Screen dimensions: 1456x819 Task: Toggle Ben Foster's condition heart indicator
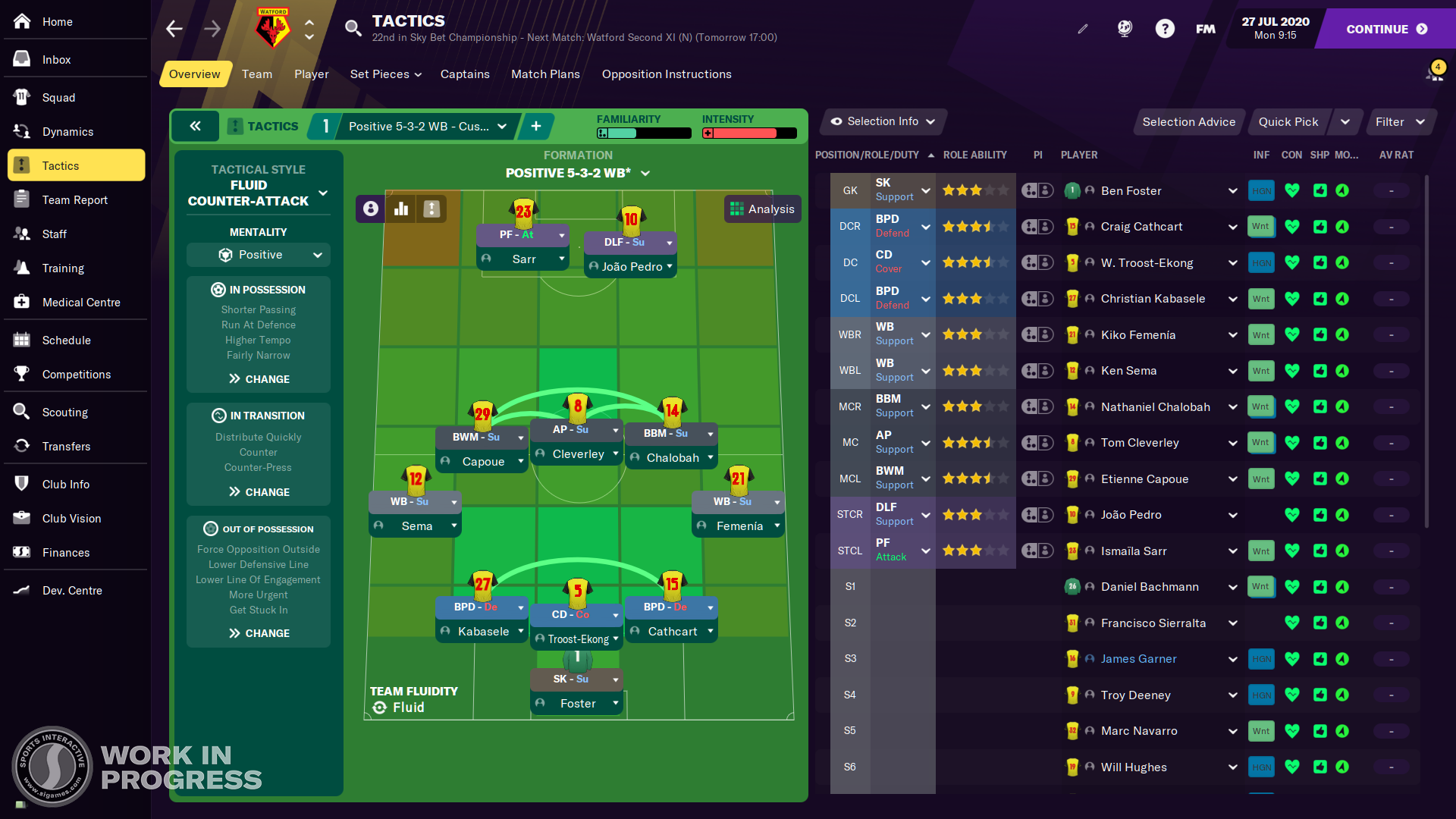coord(1292,190)
